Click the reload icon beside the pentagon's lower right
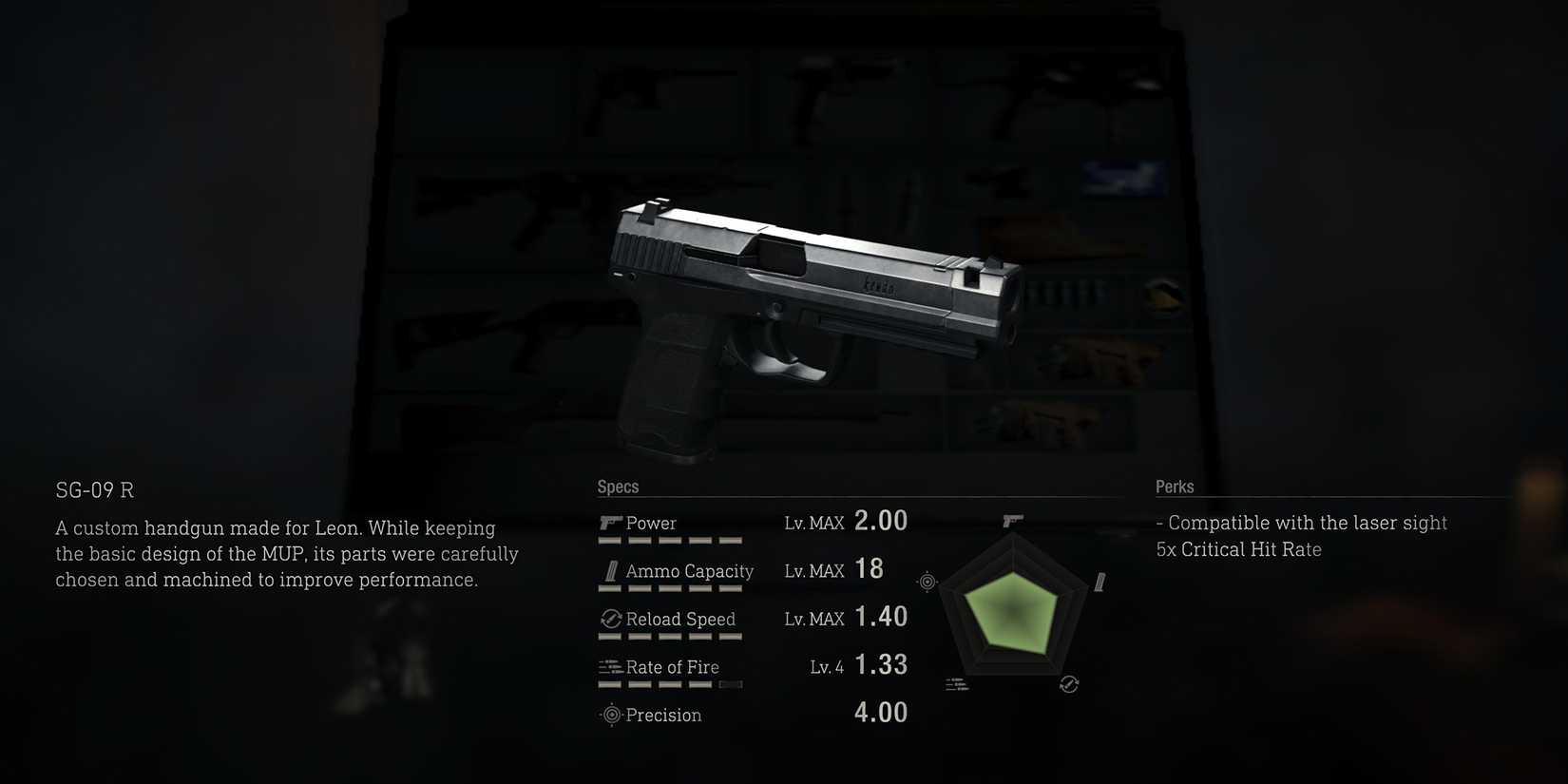Screen dimensions: 1568x784 click(x=1069, y=683)
